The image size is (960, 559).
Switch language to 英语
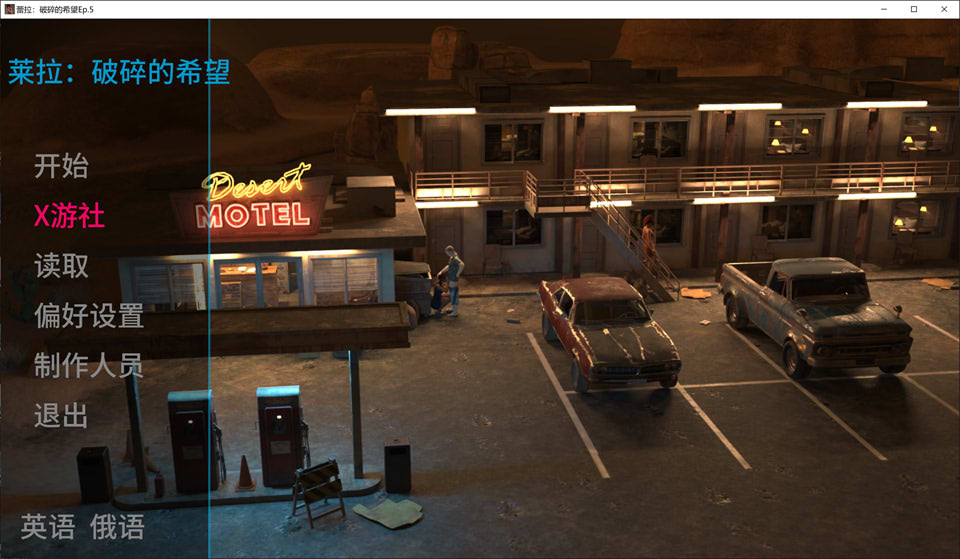[47, 527]
